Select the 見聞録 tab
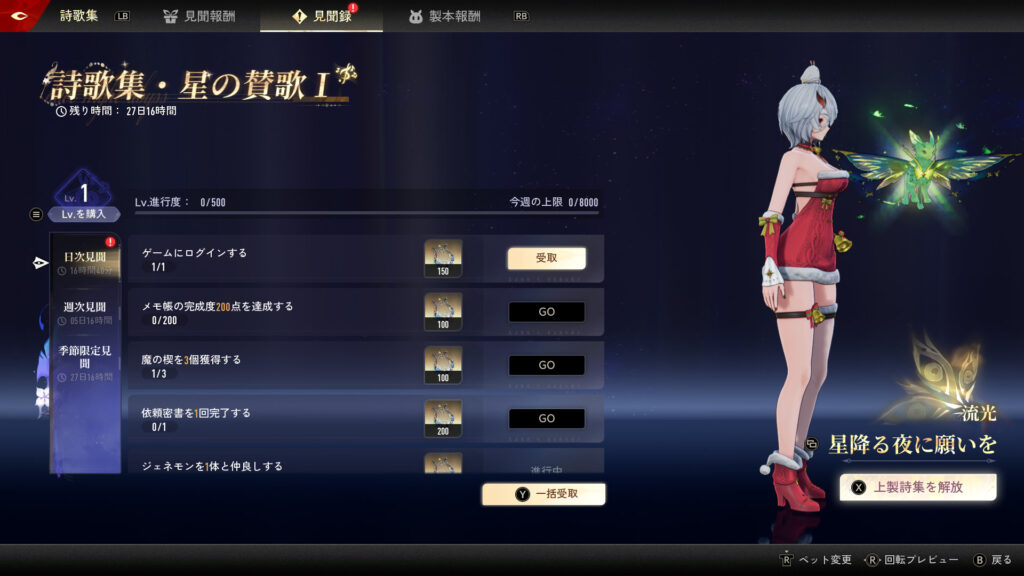 pos(322,16)
